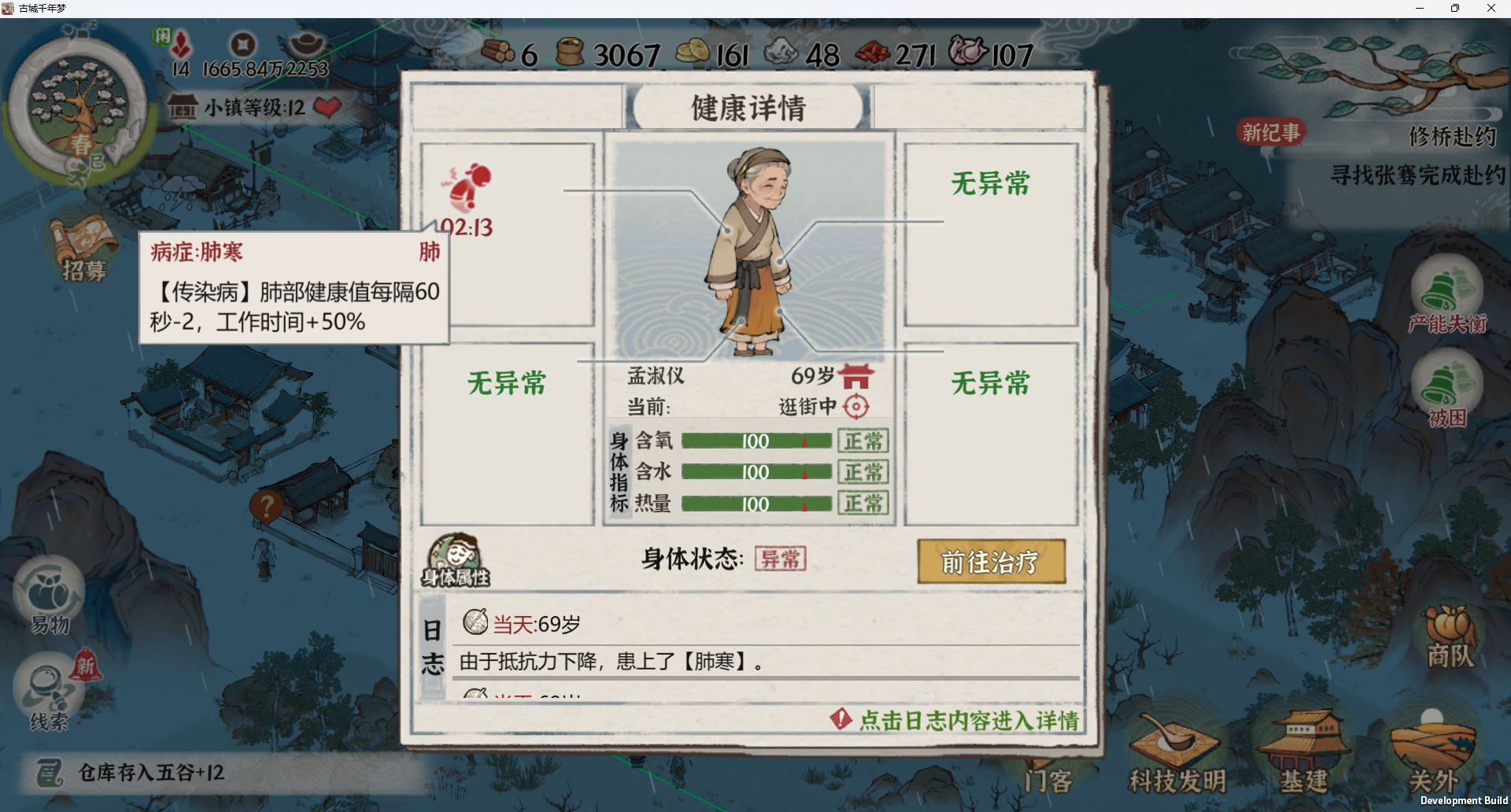Open the 基建 construction menu
Screen dimensions: 1511x812
pos(1303,751)
